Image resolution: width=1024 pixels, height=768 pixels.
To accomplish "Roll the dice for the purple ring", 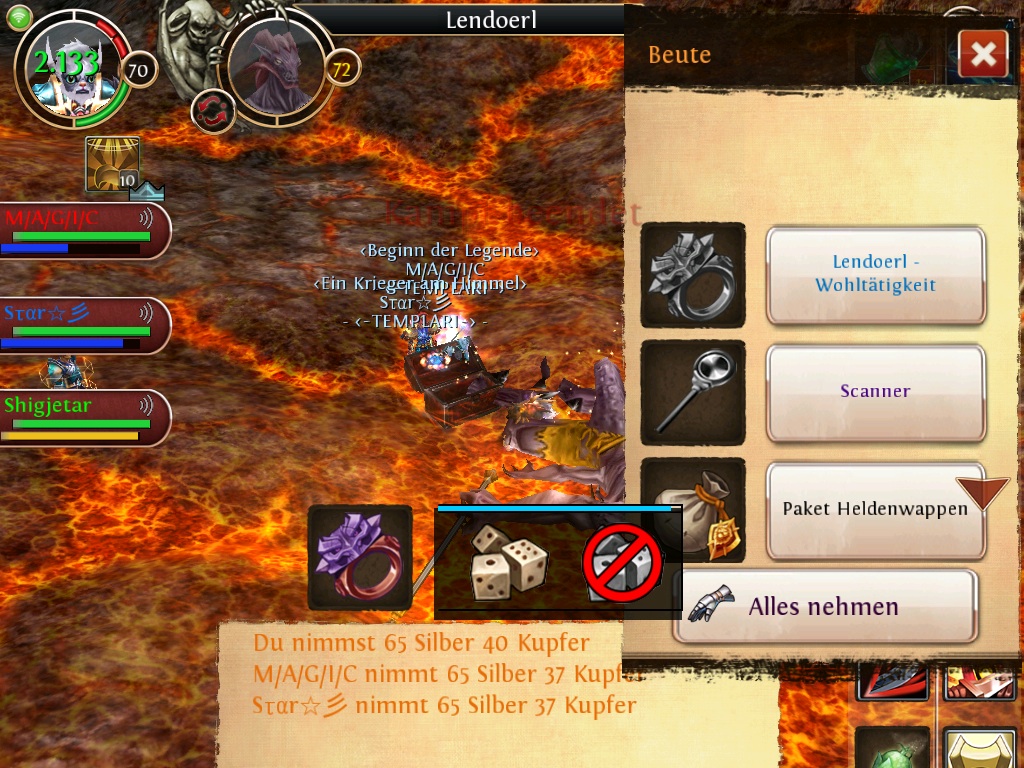I will (508, 563).
